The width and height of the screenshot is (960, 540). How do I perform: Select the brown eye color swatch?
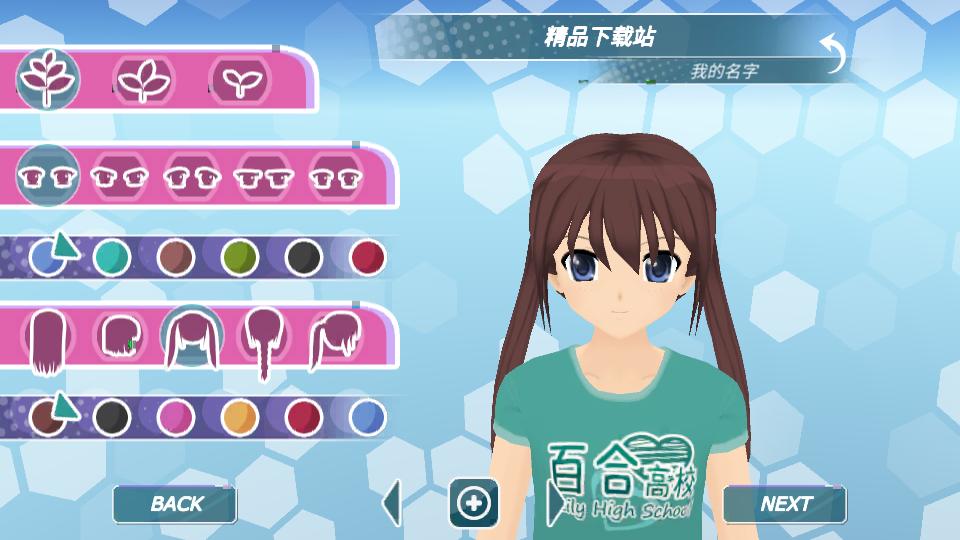pyautogui.click(x=175, y=257)
